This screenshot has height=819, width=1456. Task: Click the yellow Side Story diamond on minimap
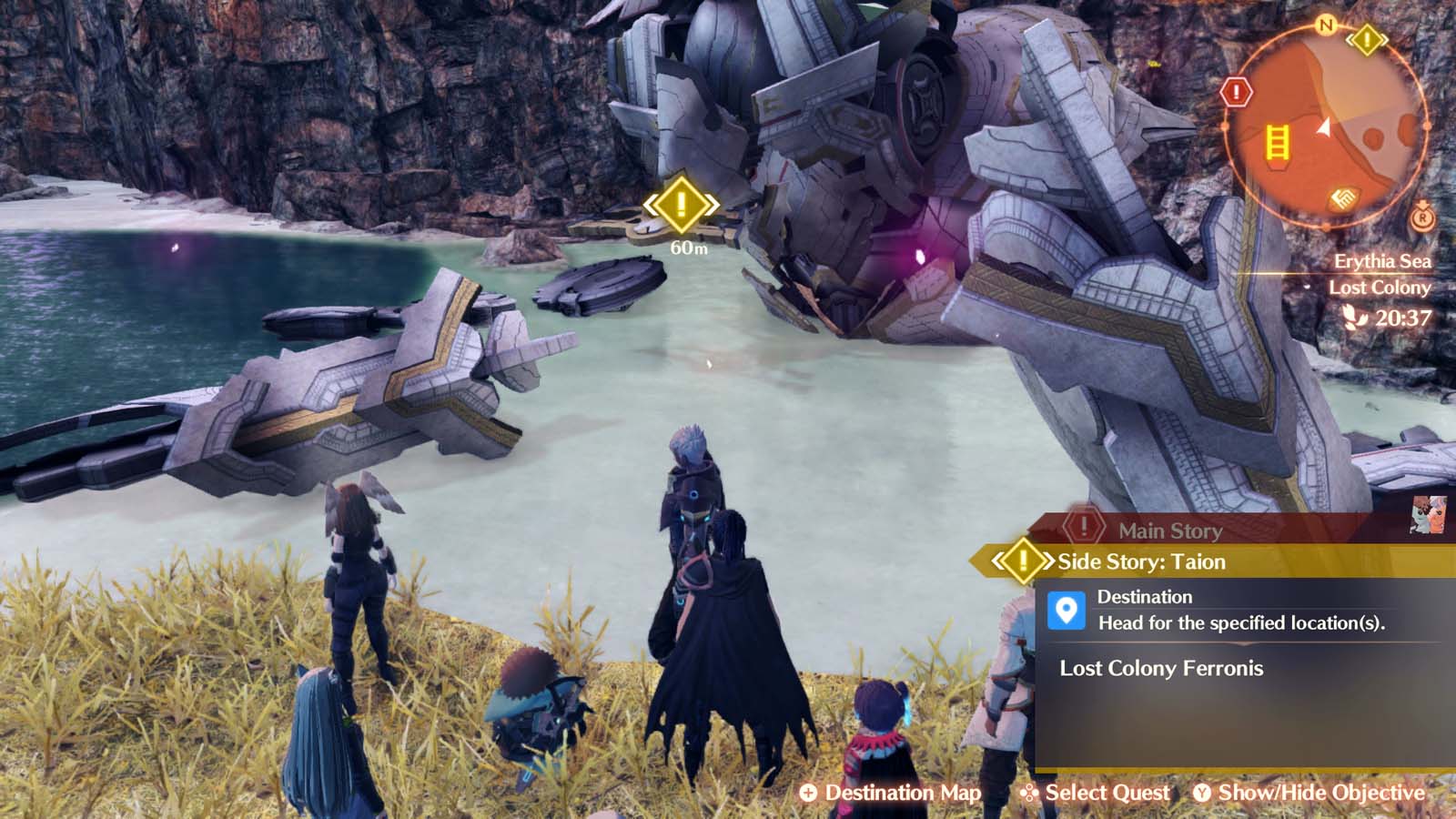[1367, 40]
